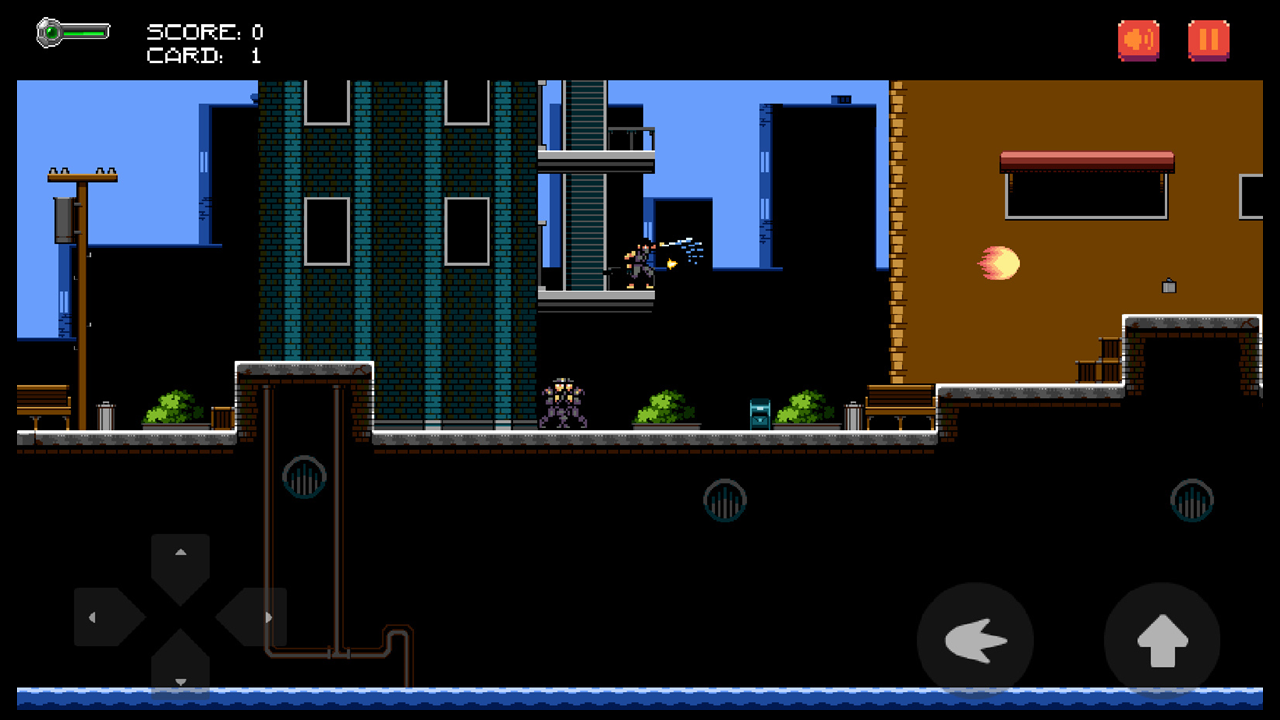The image size is (1280, 720).
Task: Click the robot enemy on the walkway
Action: tap(565, 403)
